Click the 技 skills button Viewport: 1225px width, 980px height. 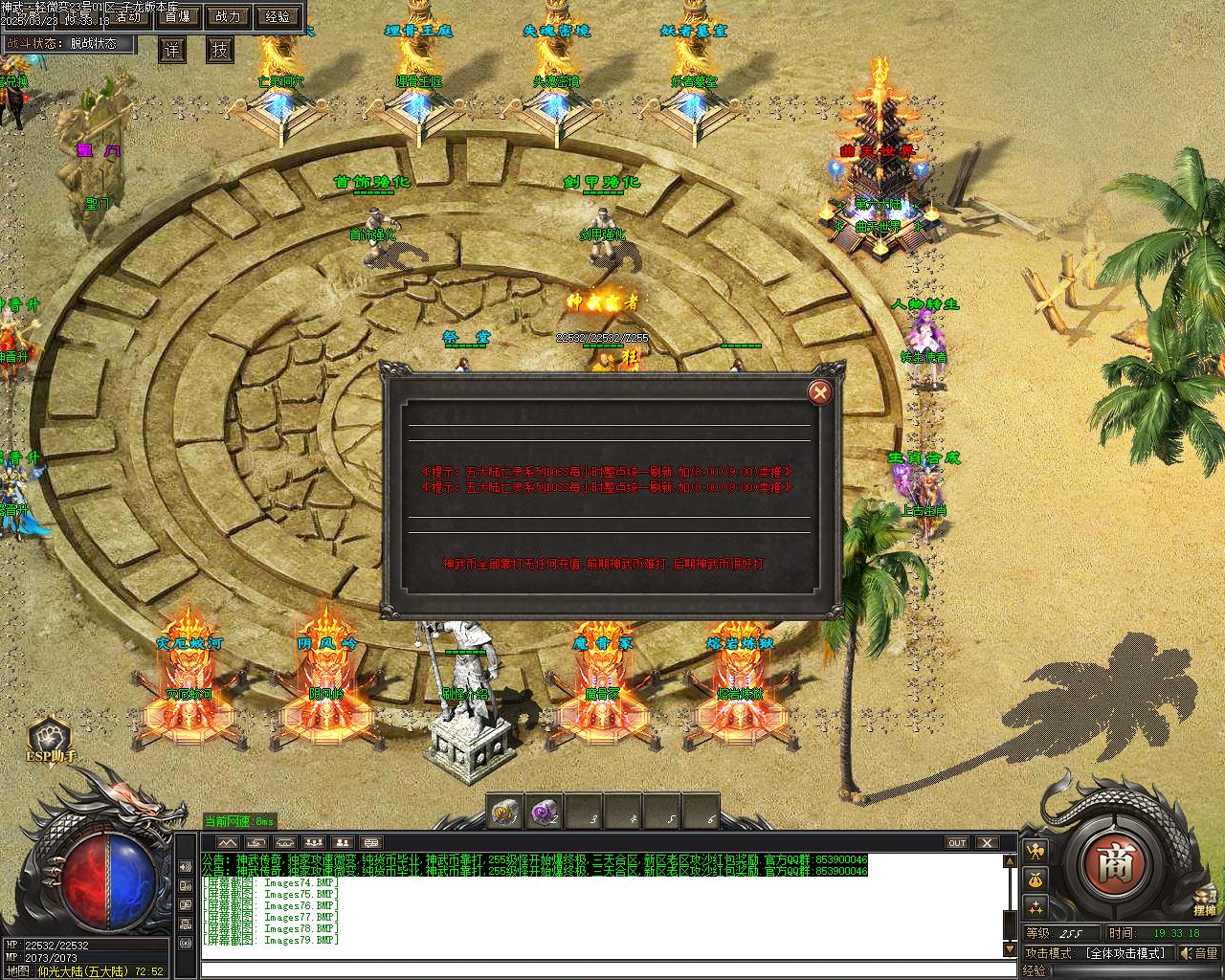(220, 50)
